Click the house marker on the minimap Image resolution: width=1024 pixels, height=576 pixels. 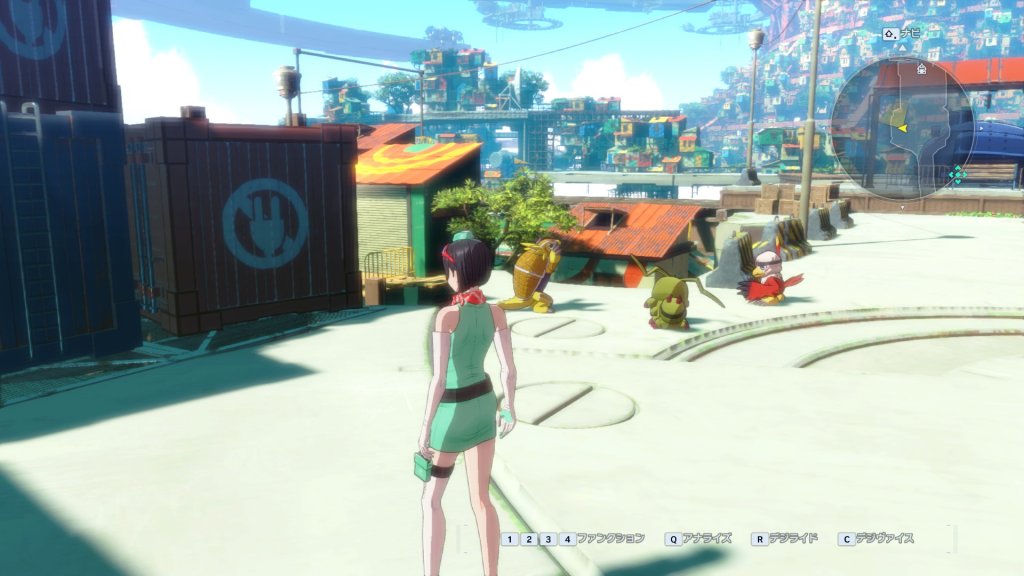921,69
